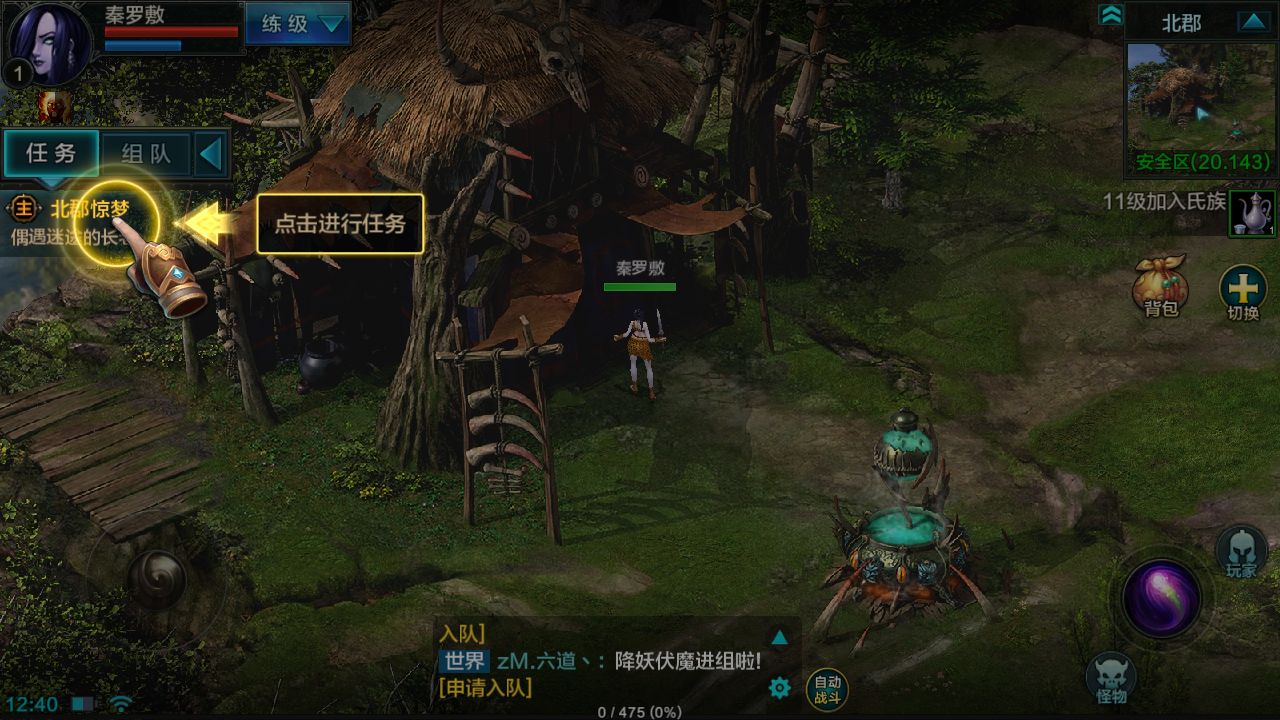Viewport: 1280px width, 720px height.
Task: Click the 切换 switch button
Action: [1243, 292]
